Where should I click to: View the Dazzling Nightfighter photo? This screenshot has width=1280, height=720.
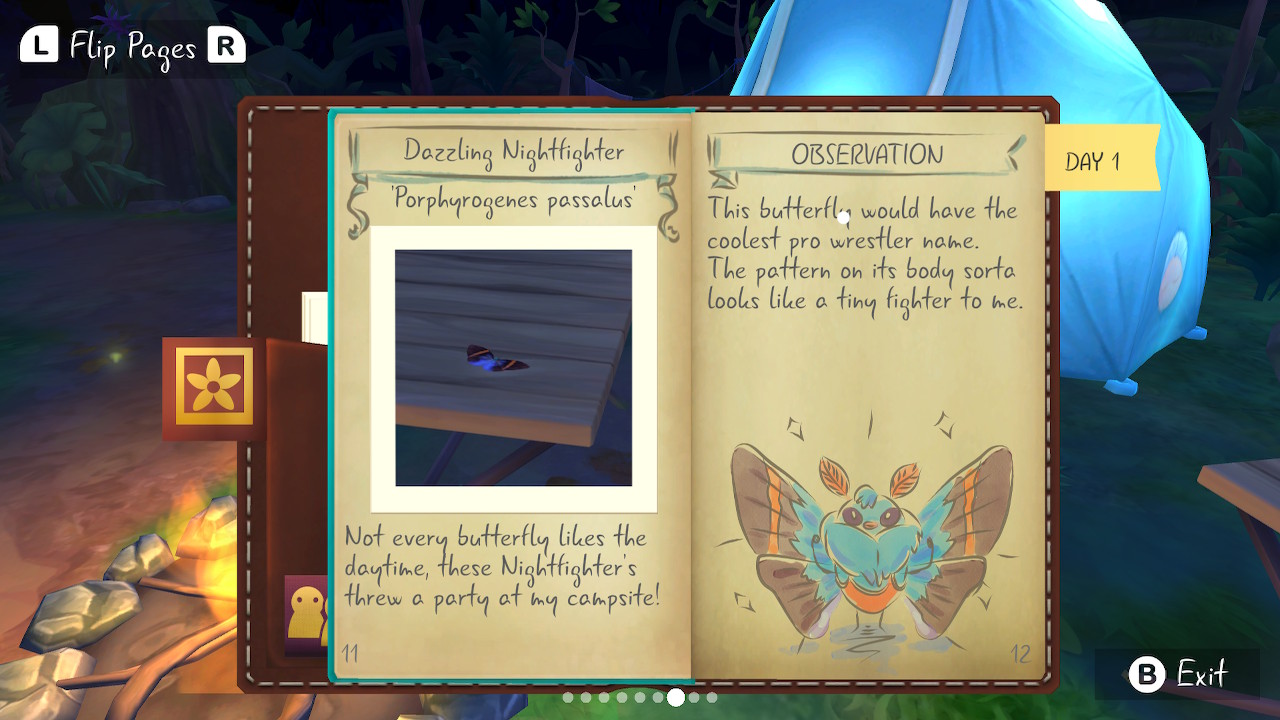(x=513, y=367)
